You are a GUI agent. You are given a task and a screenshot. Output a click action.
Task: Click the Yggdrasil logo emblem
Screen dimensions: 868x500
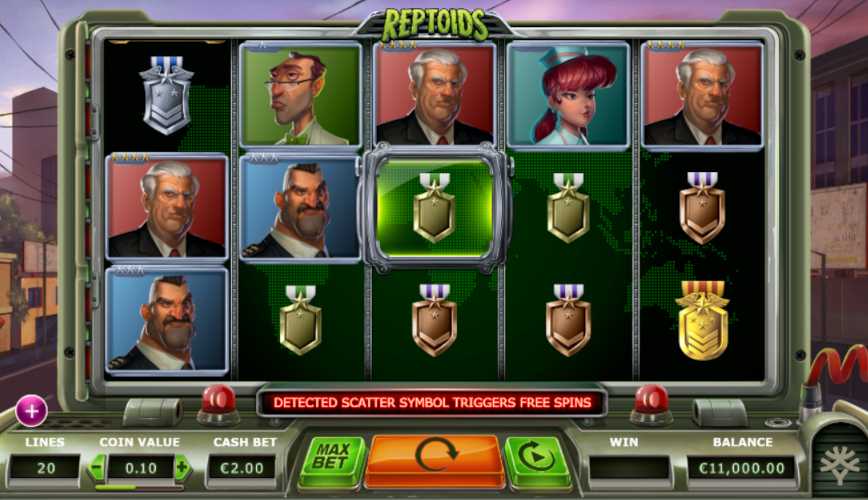tap(839, 461)
